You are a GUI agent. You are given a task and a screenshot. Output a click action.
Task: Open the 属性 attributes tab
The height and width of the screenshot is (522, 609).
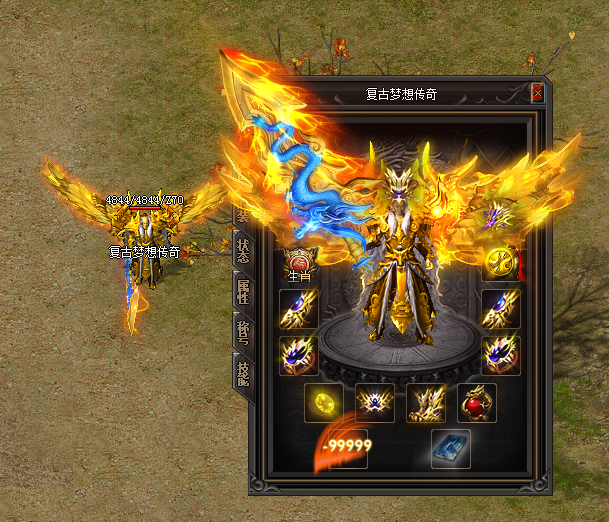pos(241,292)
